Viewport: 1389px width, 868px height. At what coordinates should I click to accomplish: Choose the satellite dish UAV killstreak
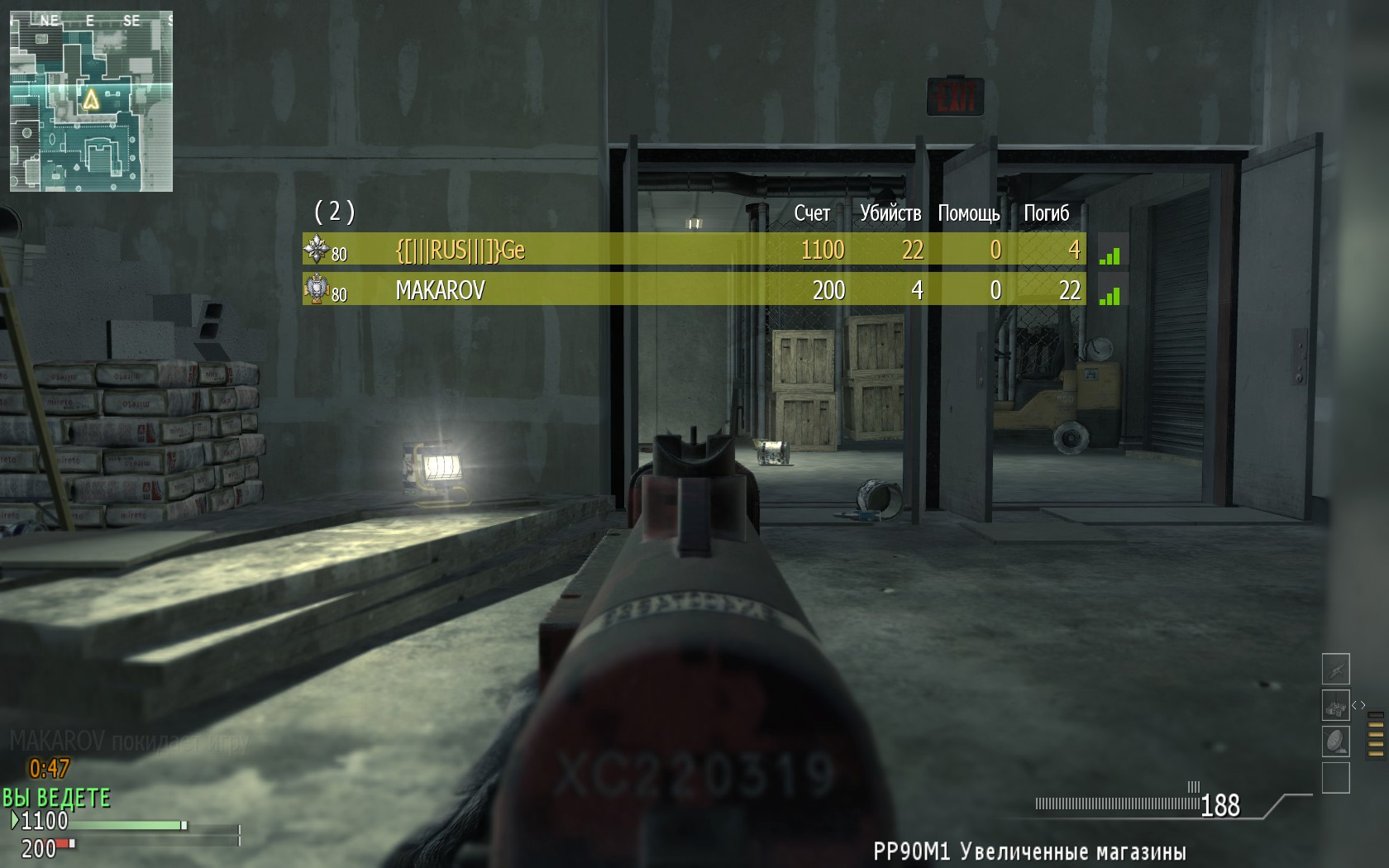pos(1335,742)
